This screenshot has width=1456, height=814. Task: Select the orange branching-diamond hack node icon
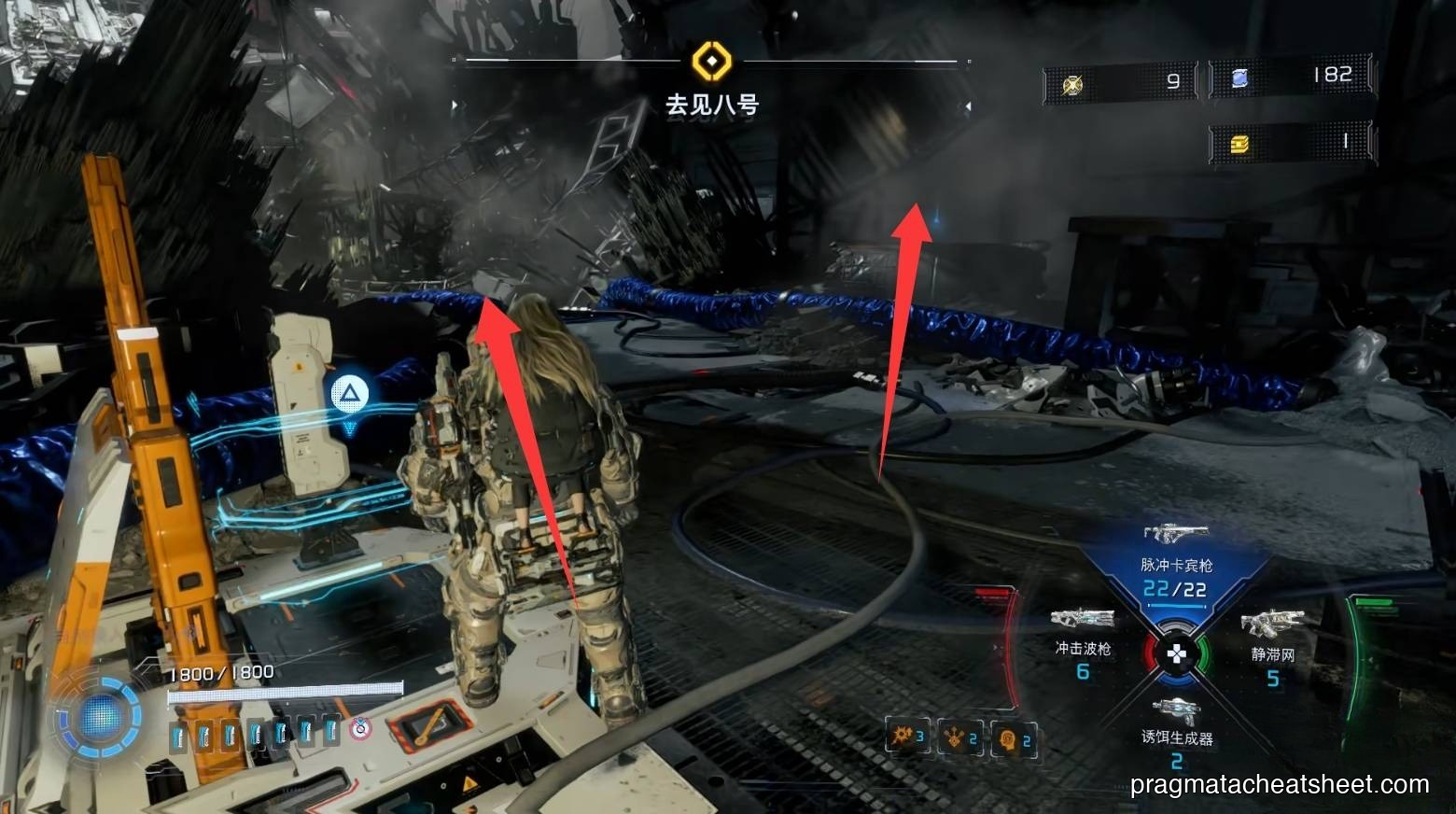click(959, 737)
